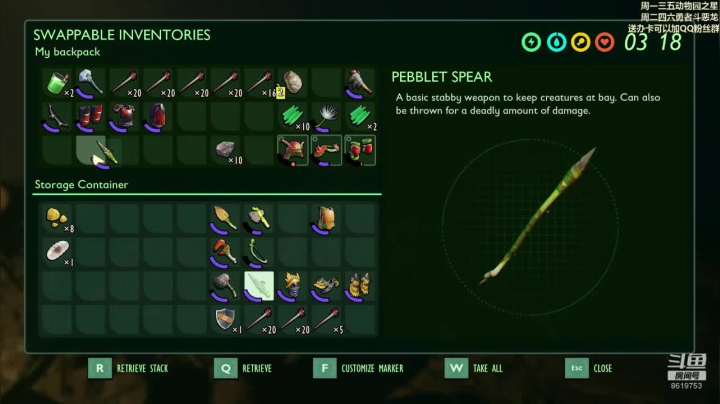
Task: Pick the hammer in the backpack
Action: 91,83
